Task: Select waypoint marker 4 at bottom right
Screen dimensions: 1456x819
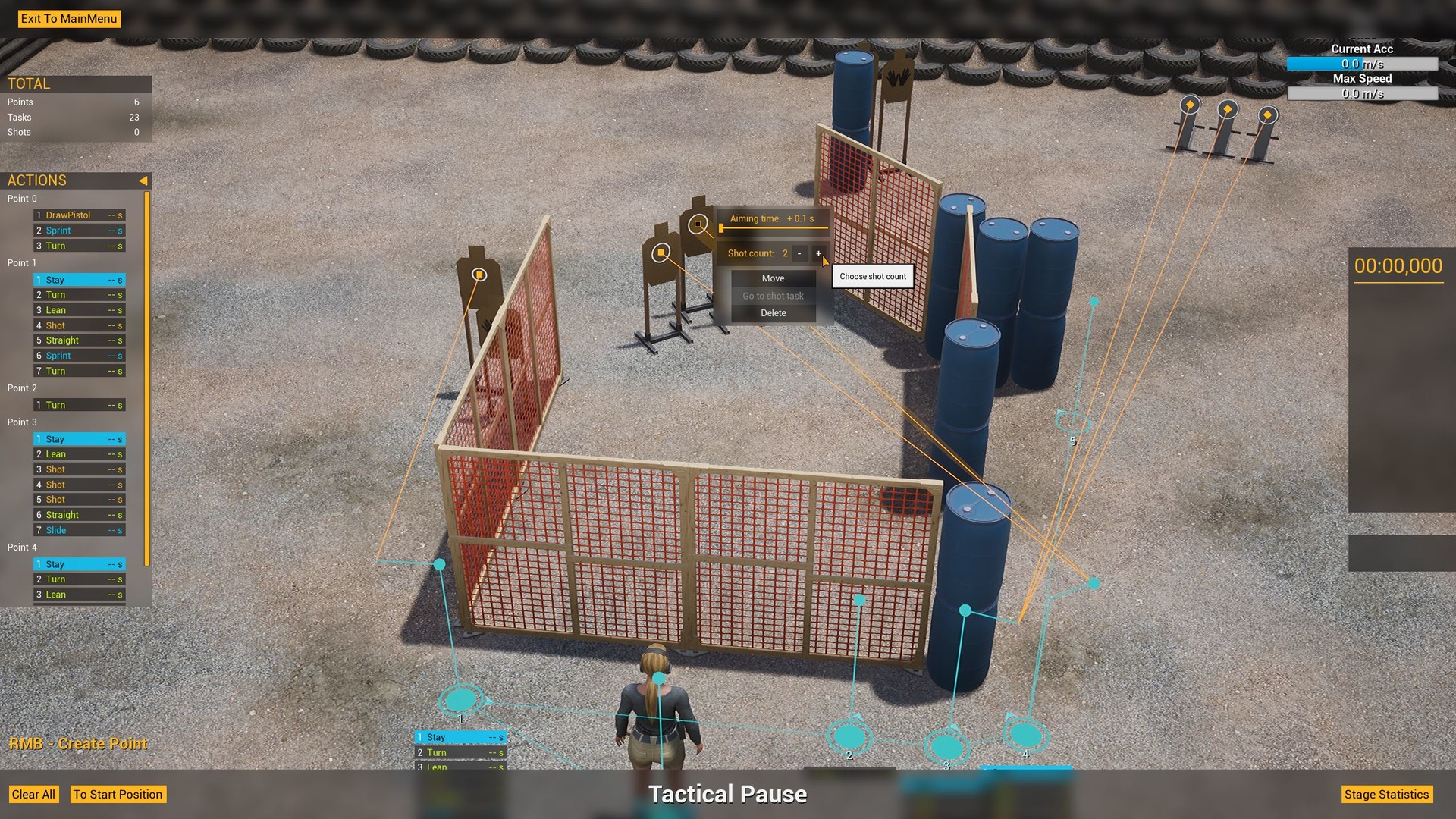Action: point(1026,735)
